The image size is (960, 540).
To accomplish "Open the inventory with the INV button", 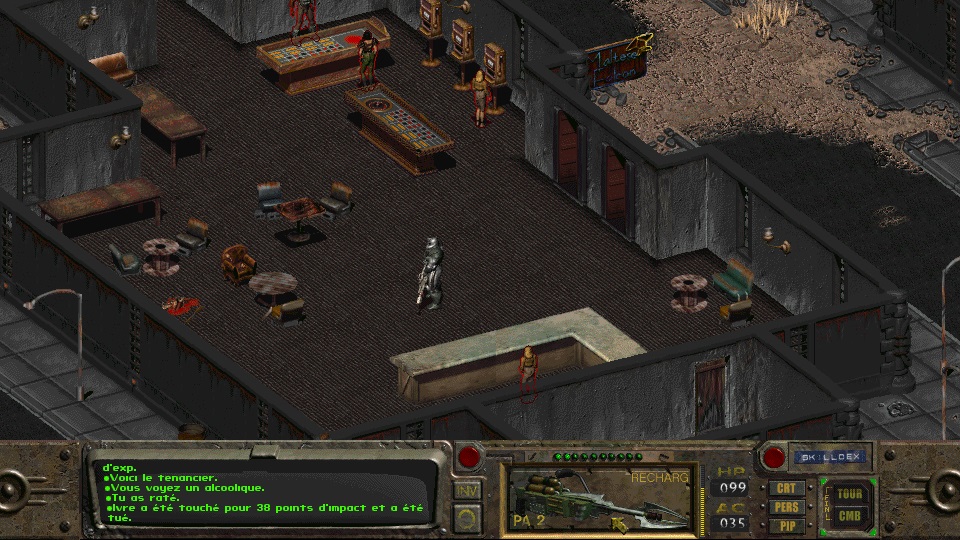I will pos(468,491).
